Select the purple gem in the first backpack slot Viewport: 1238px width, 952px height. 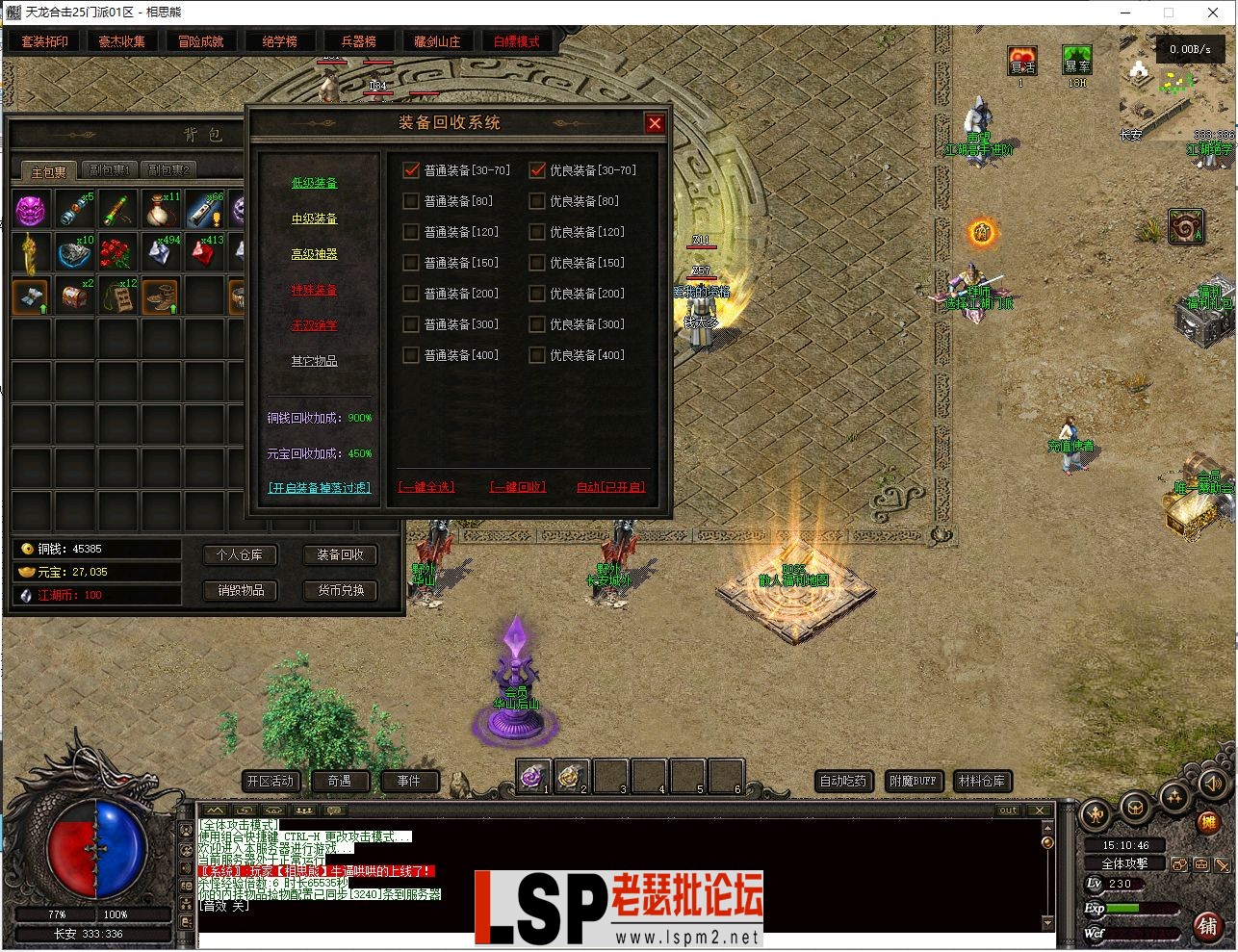[30, 208]
